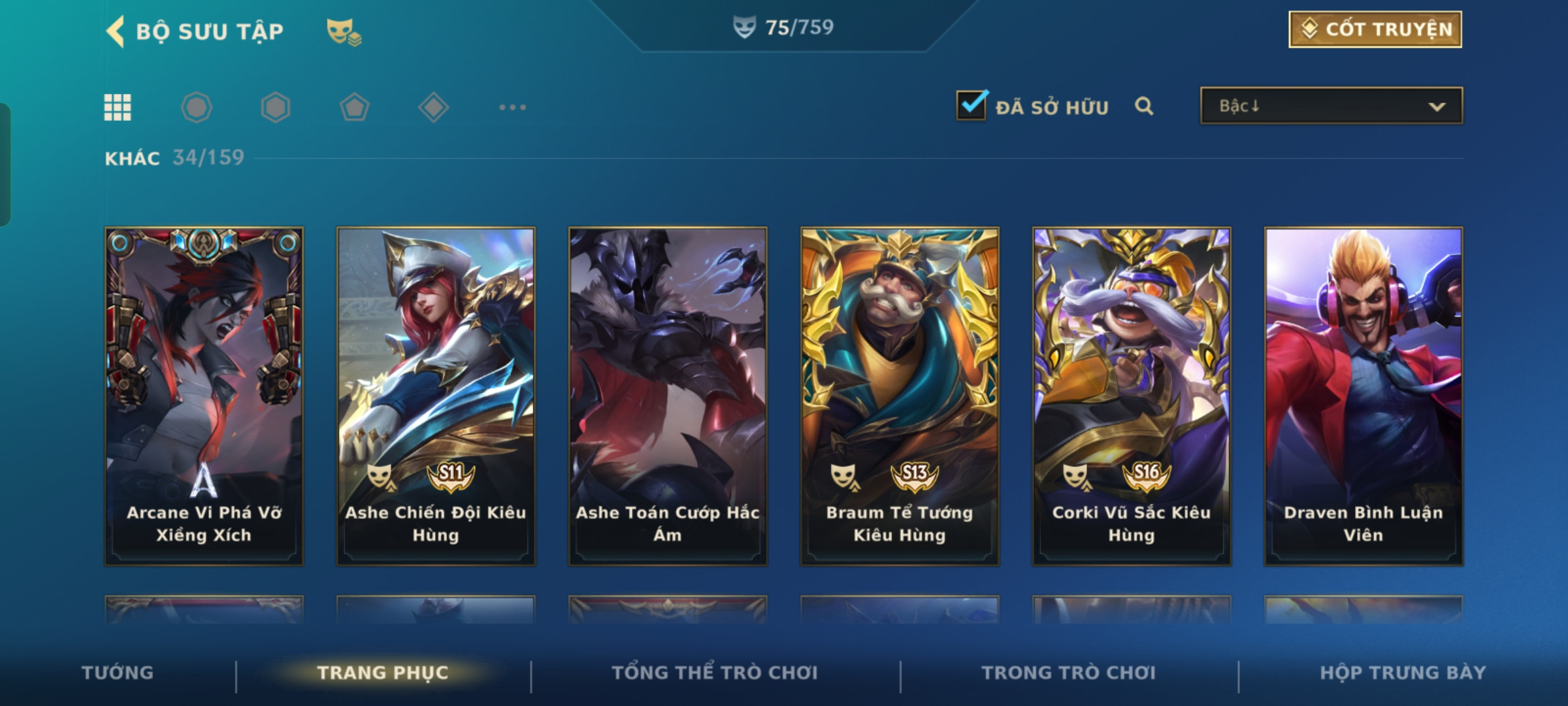Viewport: 1568px width, 706px height.
Task: Select Braum Tể Tướng Kiêu Hùng skin
Action: (900, 395)
